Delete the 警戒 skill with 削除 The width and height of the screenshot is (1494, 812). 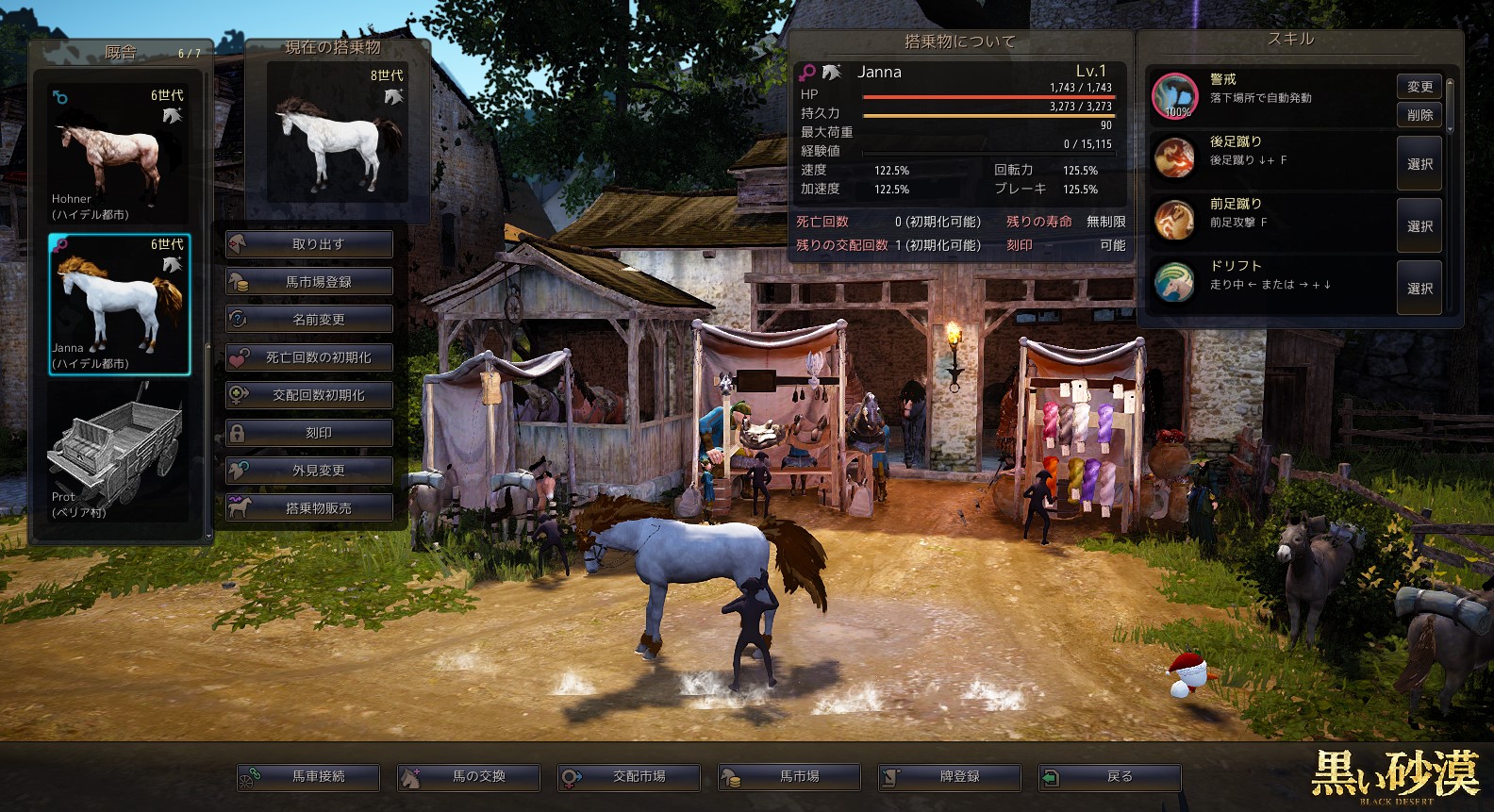[x=1419, y=115]
